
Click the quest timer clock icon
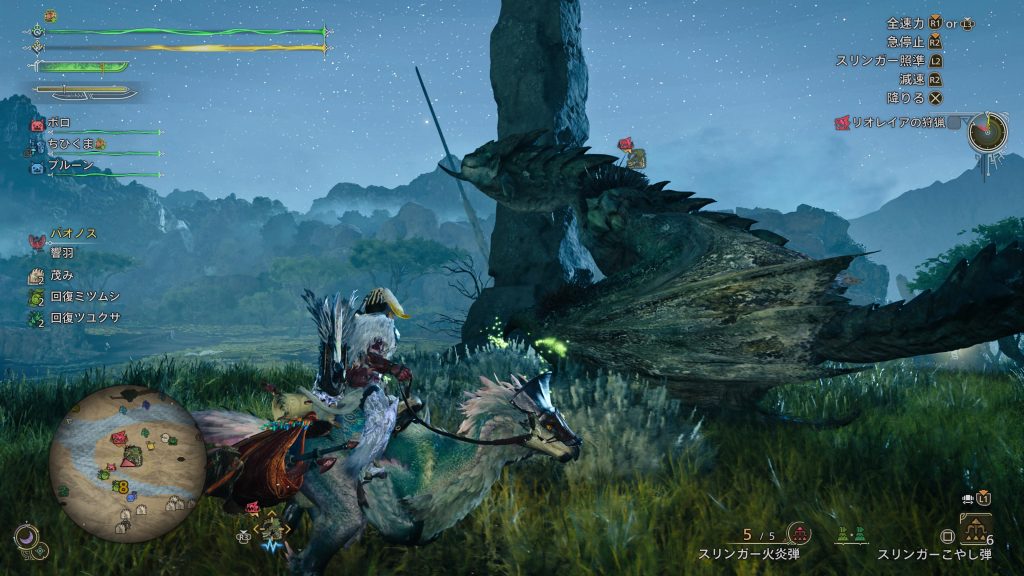point(987,131)
